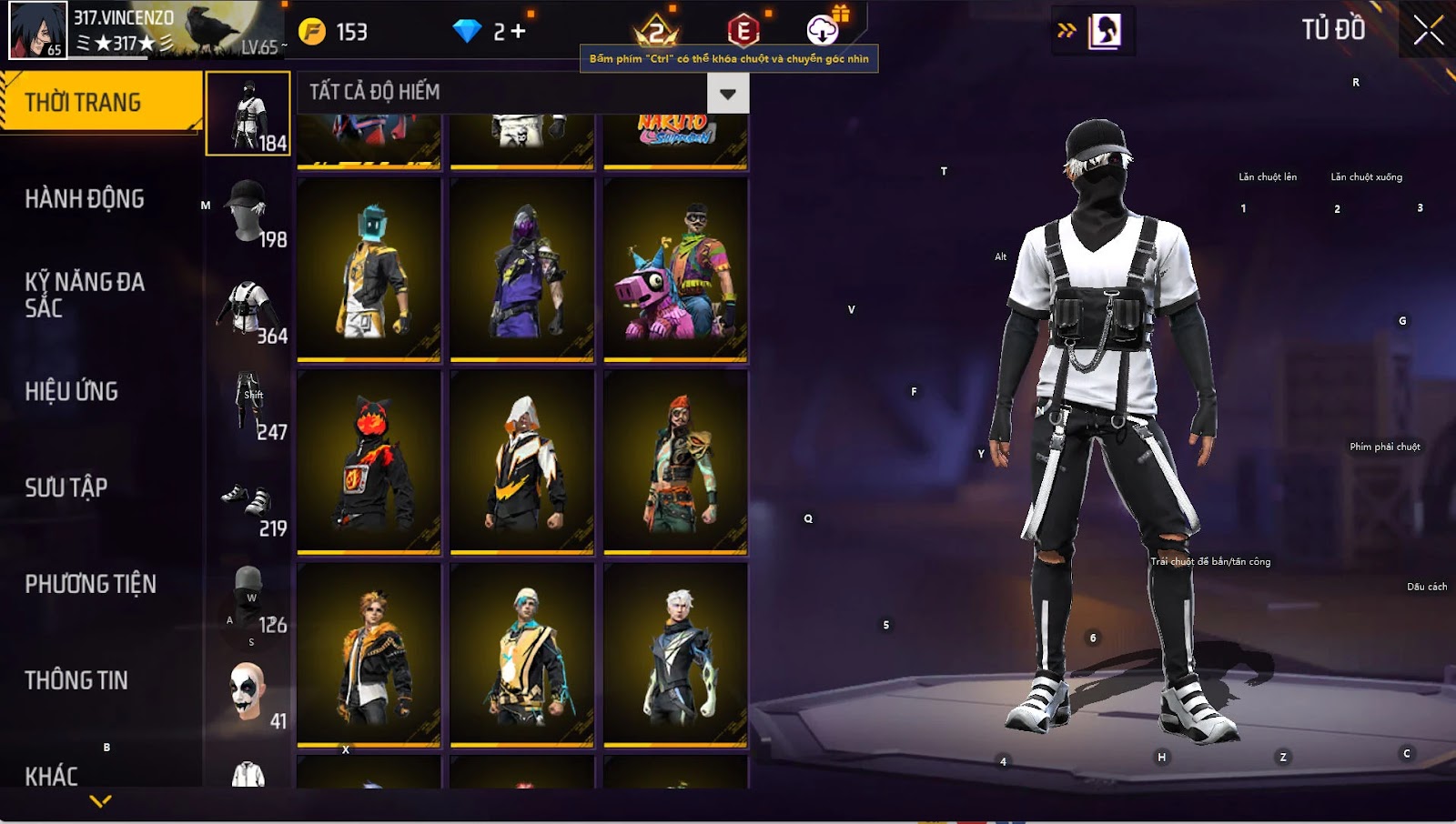The height and width of the screenshot is (824, 1456).
Task: Close the Tủ Đồ wardrobe screen
Action: click(x=1428, y=31)
